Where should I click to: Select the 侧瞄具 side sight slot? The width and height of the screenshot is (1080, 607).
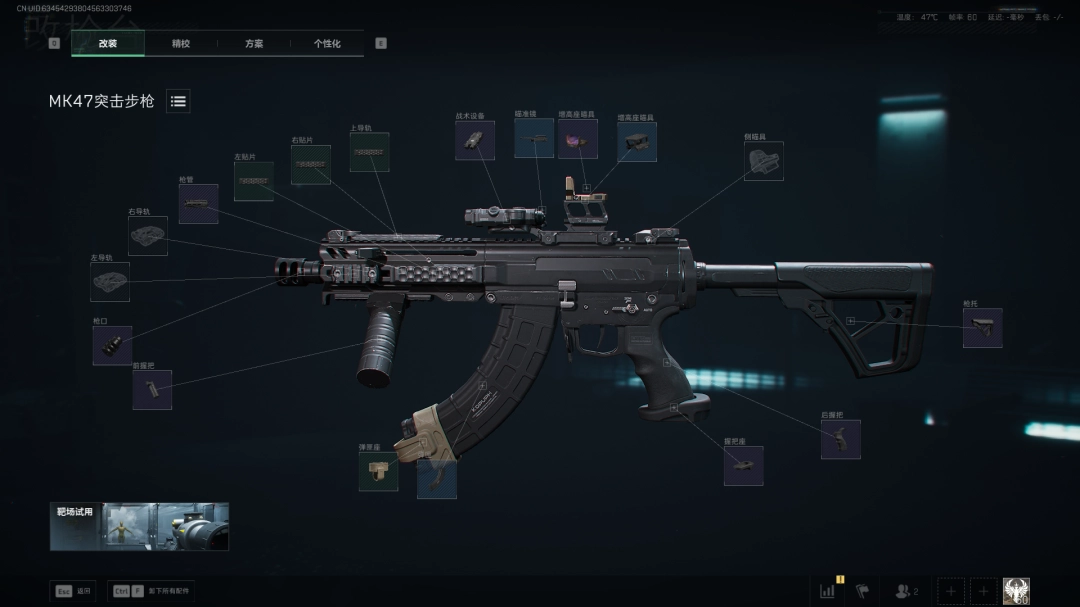pyautogui.click(x=764, y=161)
